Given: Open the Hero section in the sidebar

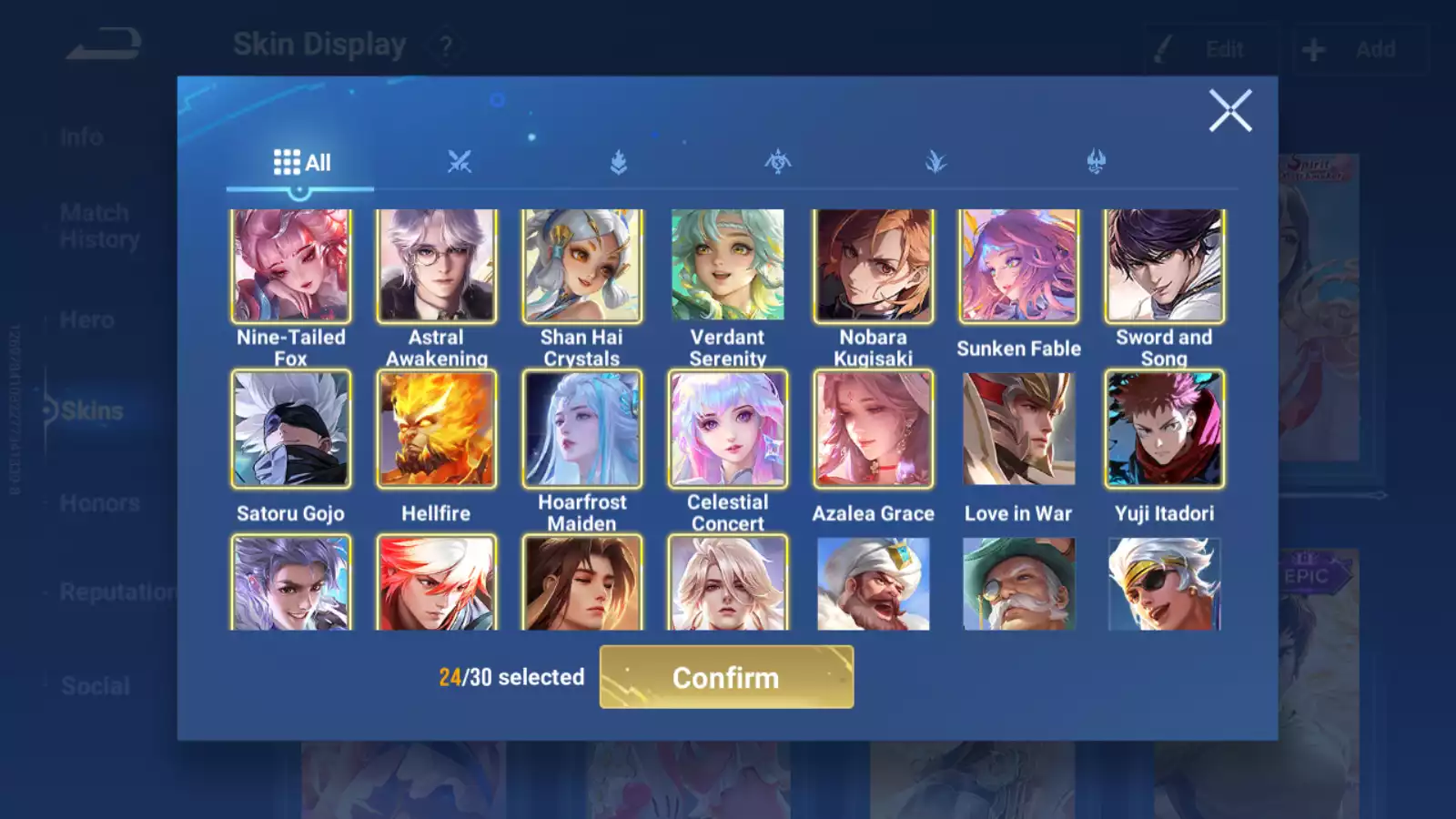Looking at the screenshot, I should pyautogui.click(x=87, y=319).
